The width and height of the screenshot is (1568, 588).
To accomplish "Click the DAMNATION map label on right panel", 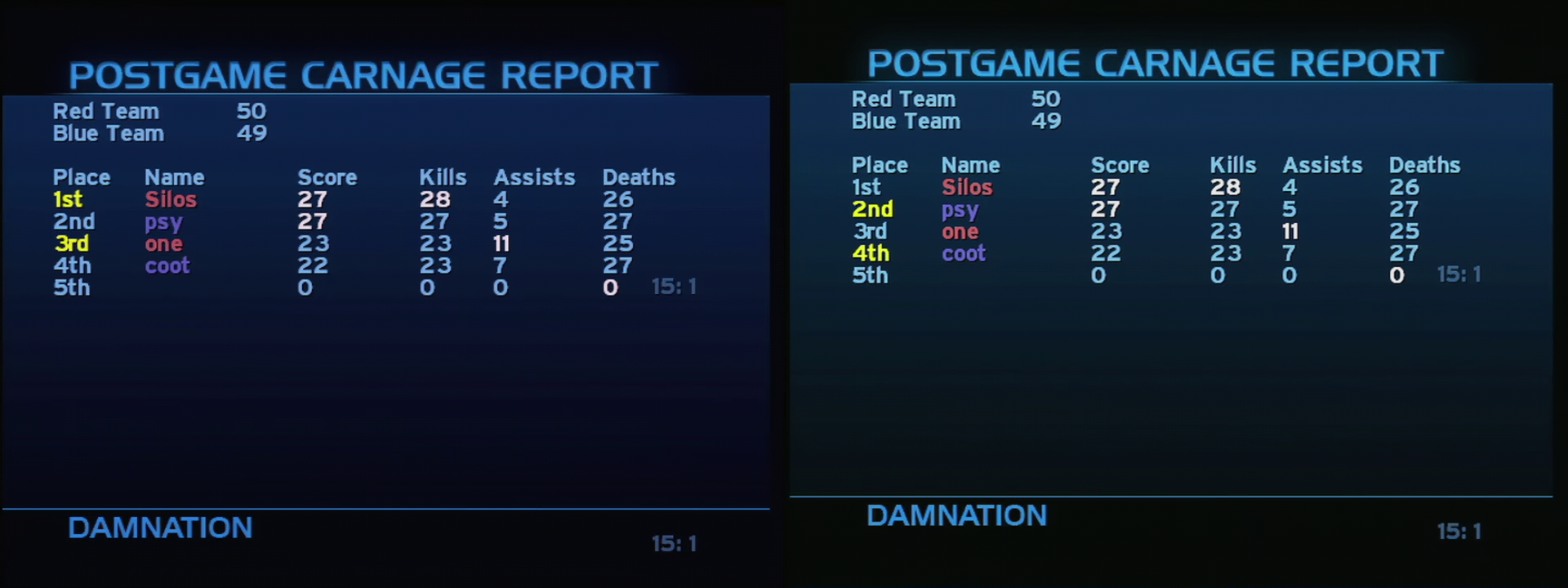I will tap(956, 516).
